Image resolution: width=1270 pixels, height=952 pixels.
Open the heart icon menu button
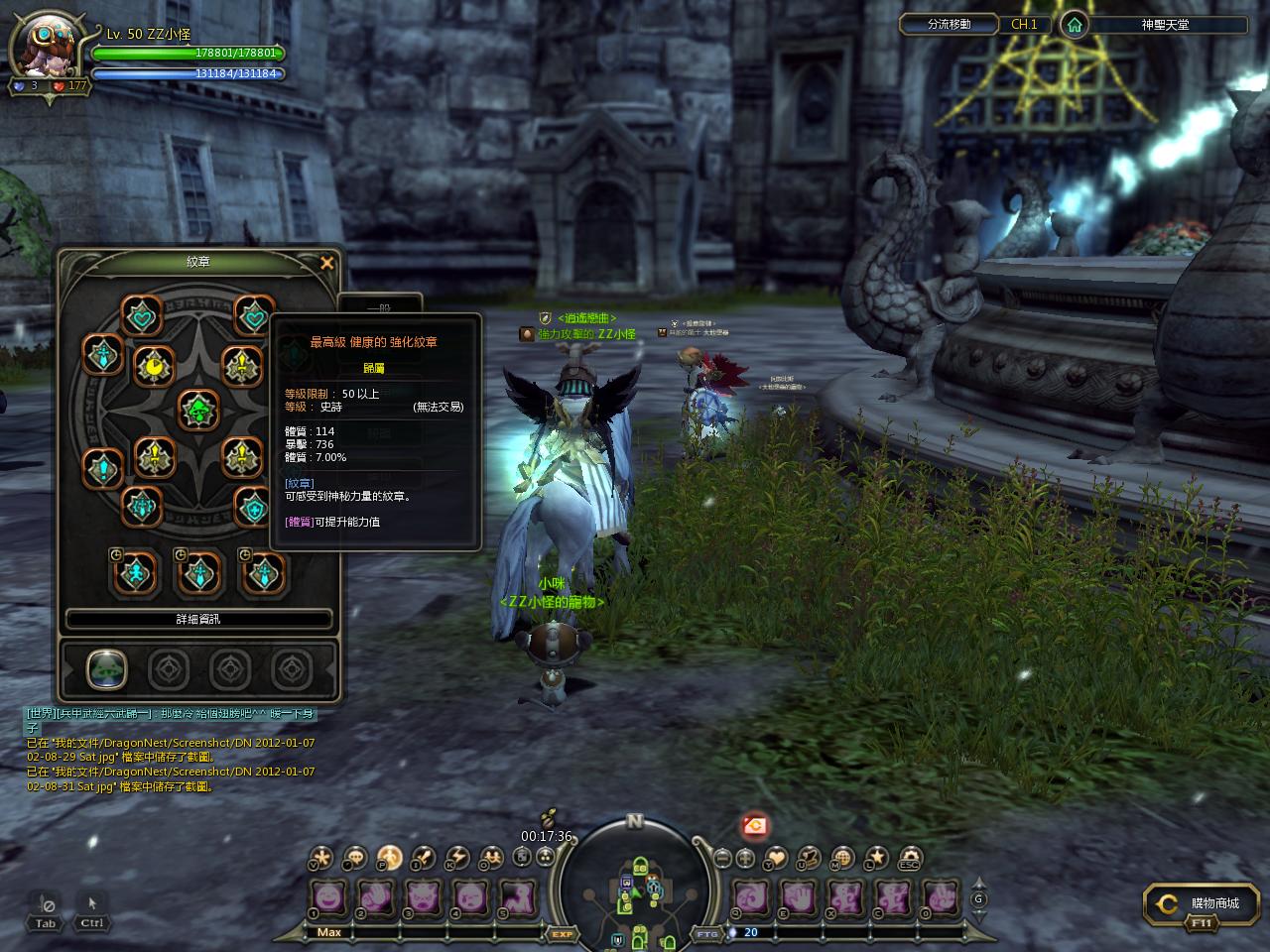pyautogui.click(x=777, y=858)
